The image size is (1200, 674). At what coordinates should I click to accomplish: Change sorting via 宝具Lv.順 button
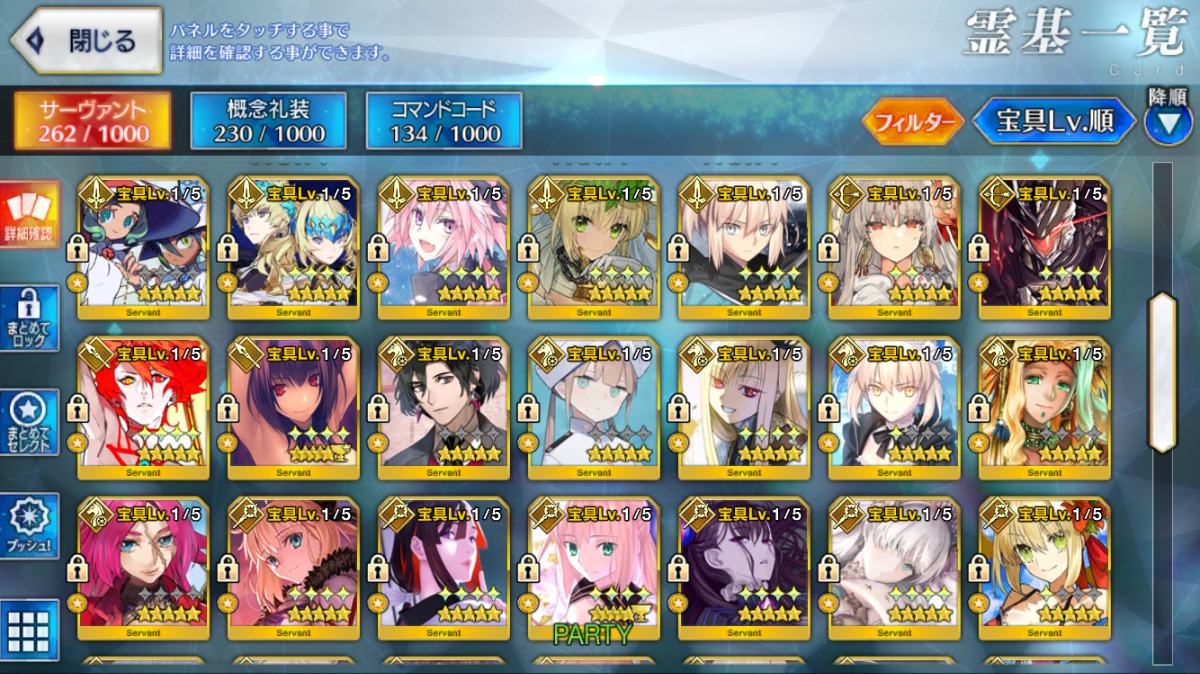(1054, 122)
